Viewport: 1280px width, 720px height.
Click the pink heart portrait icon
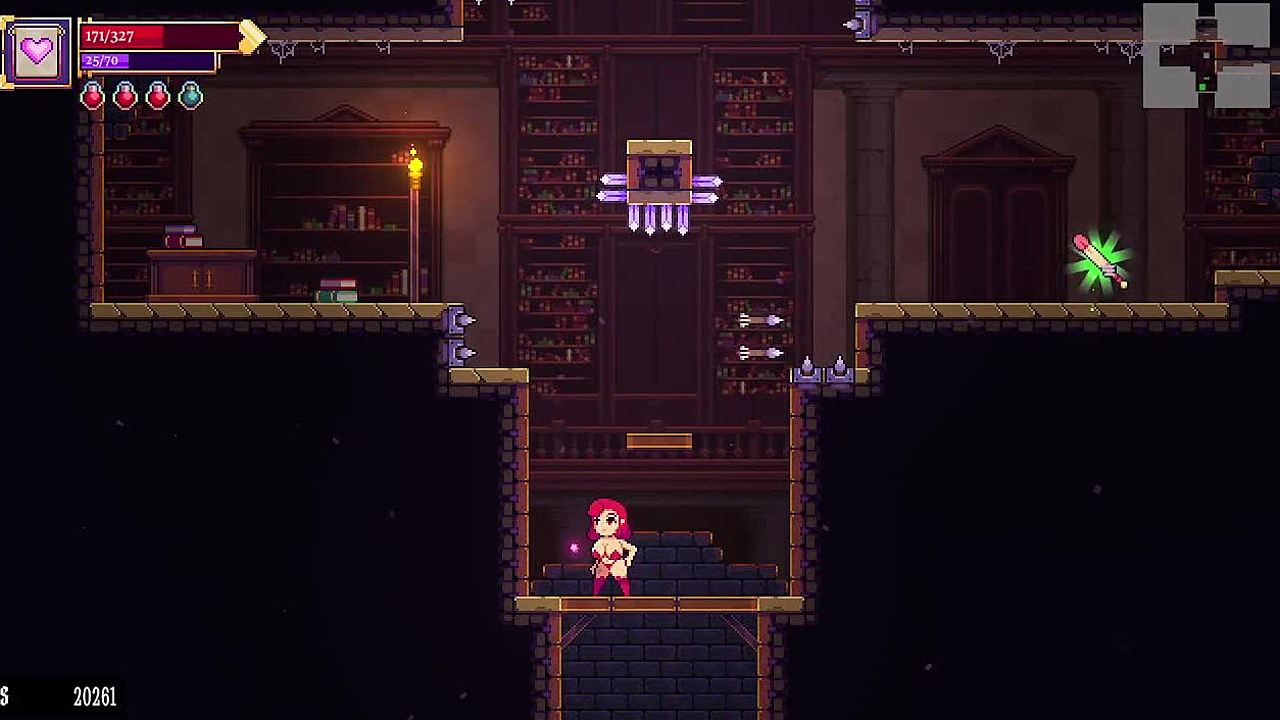[37, 50]
